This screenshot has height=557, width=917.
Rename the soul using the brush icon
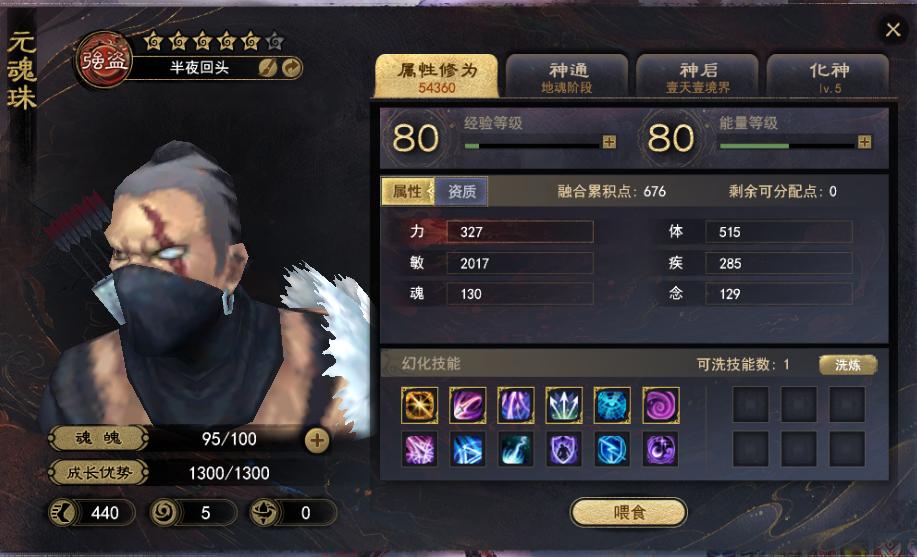(268, 67)
